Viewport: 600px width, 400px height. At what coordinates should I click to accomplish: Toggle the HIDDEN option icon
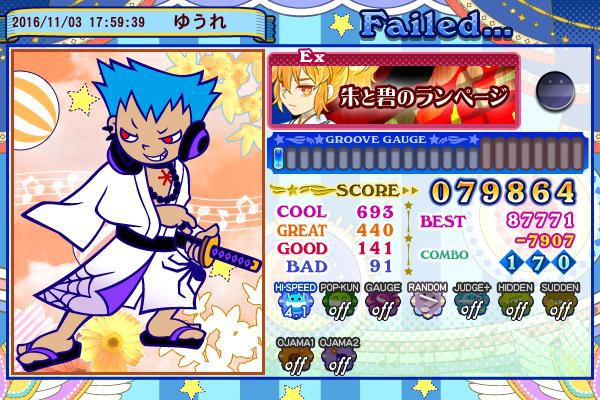point(515,304)
